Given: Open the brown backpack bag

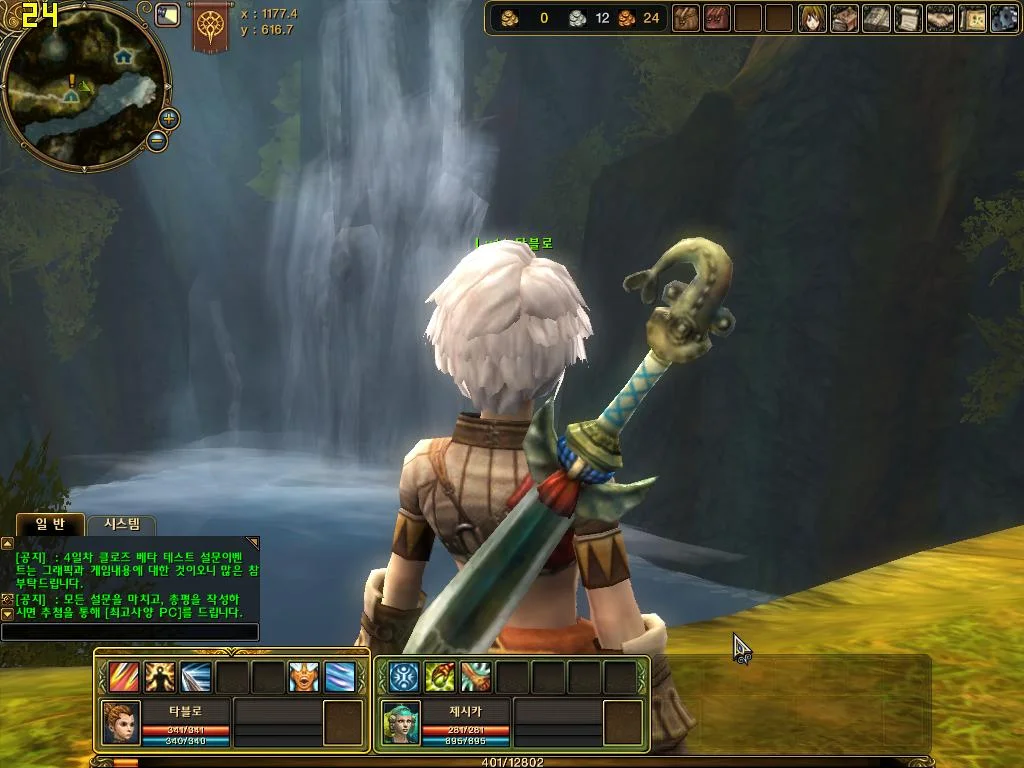Looking at the screenshot, I should tap(686, 18).
